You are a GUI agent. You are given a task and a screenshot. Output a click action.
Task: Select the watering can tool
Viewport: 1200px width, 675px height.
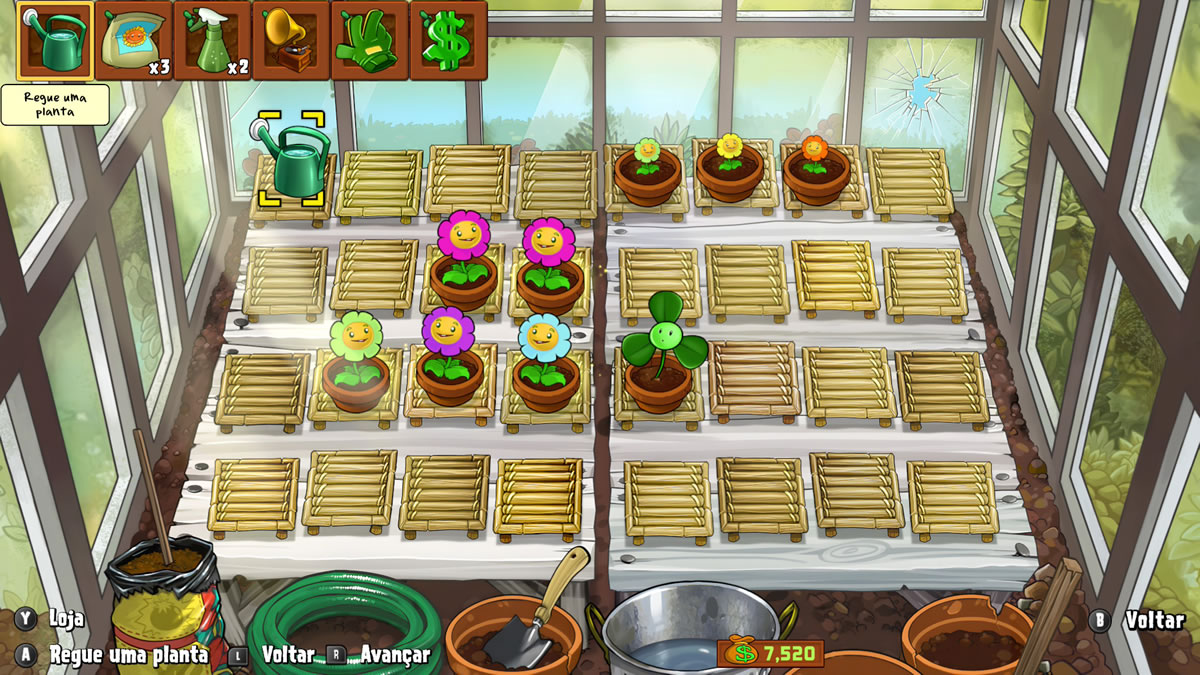(x=55, y=41)
